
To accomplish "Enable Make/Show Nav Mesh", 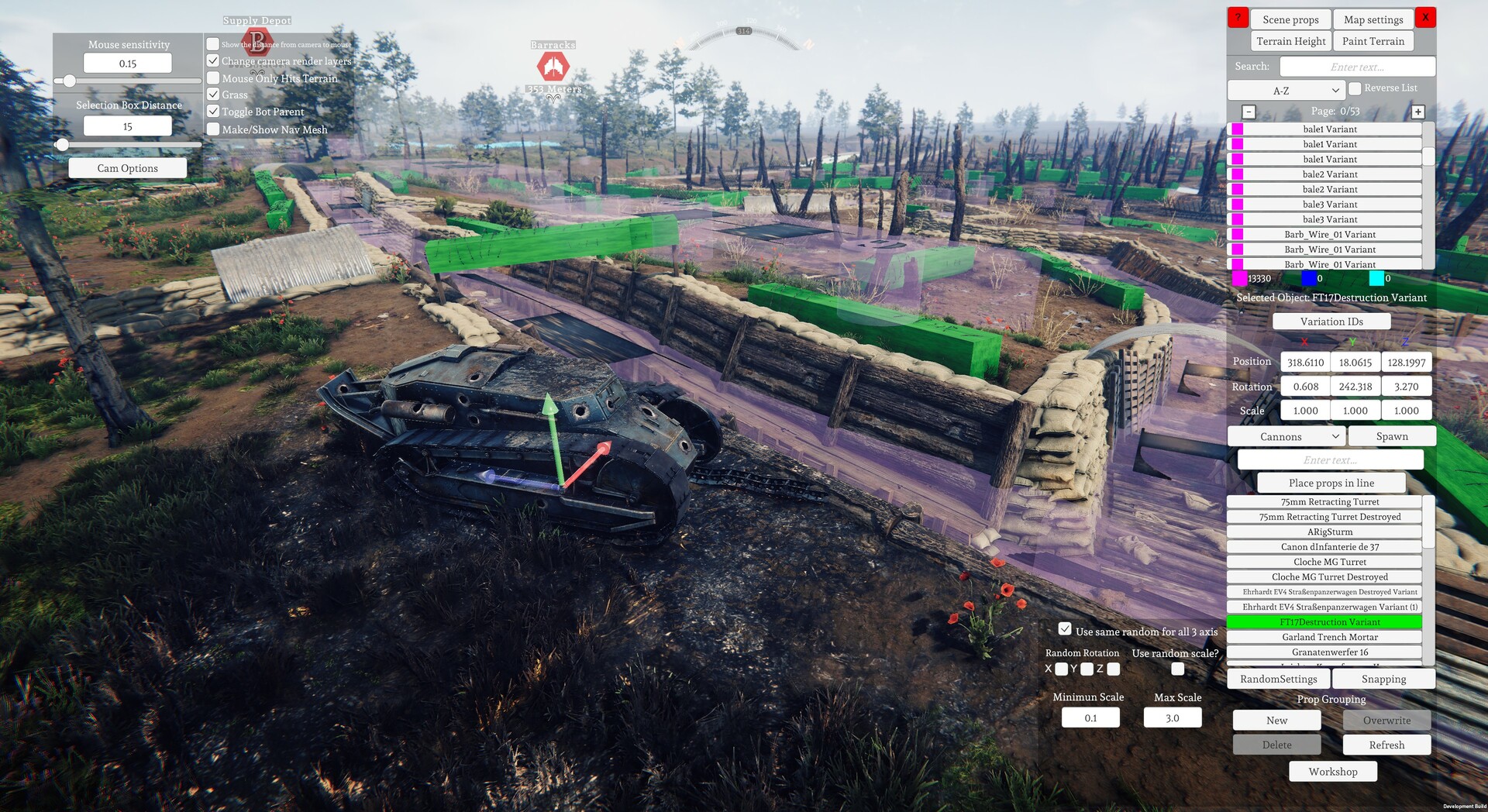I will point(213,129).
